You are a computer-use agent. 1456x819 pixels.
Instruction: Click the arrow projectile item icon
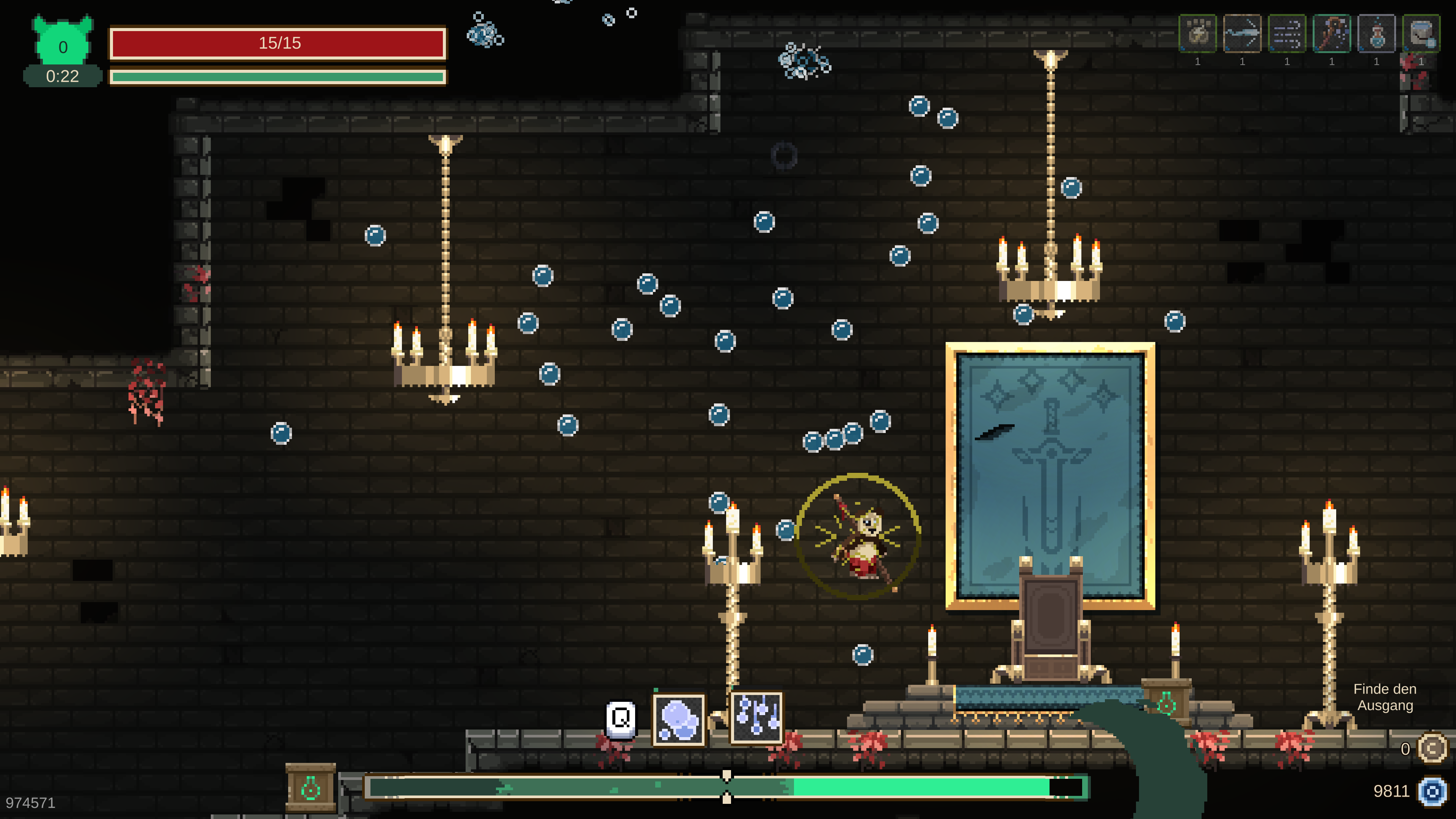(x=1242, y=33)
